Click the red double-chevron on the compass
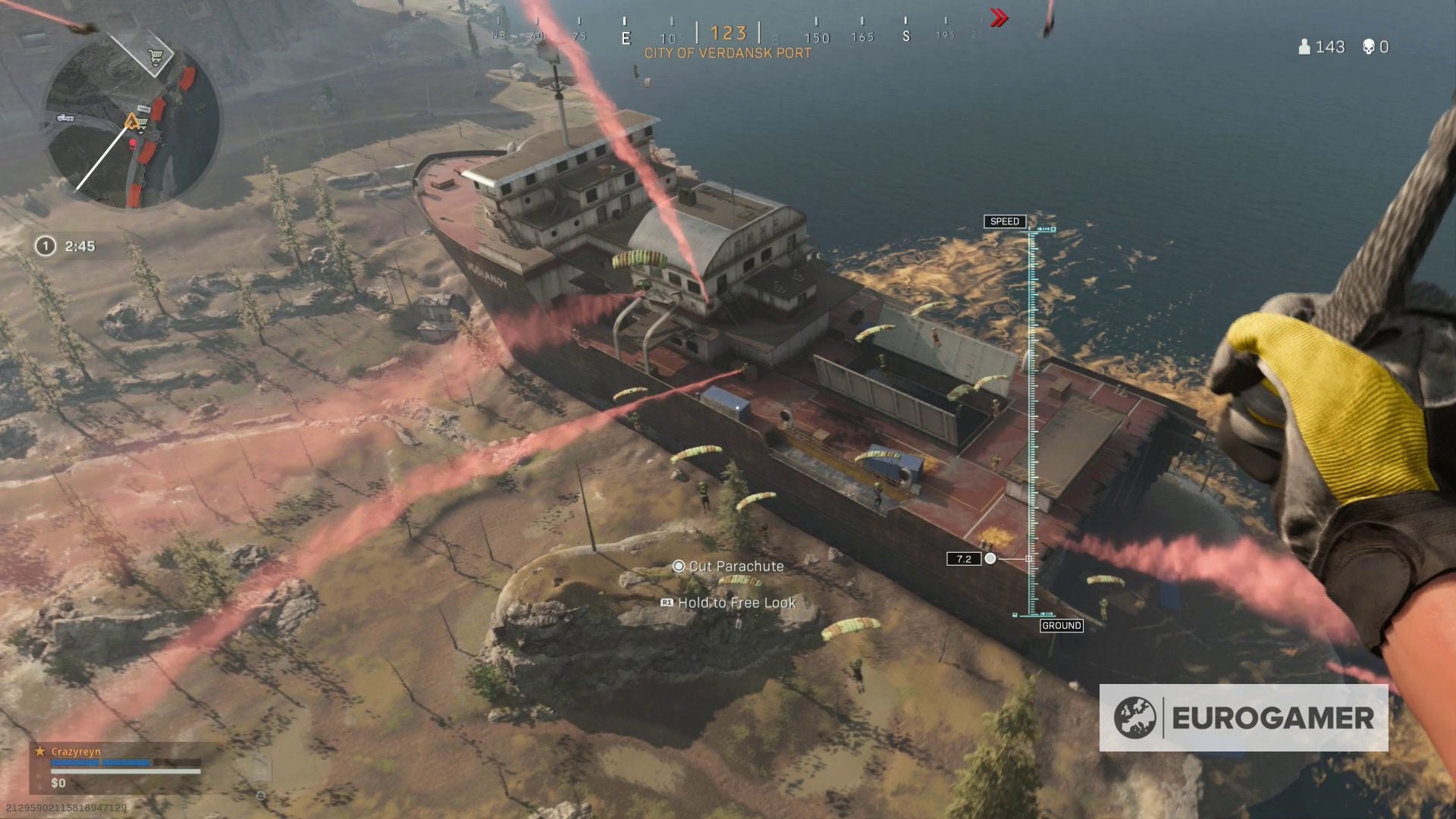The height and width of the screenshot is (819, 1456). click(x=997, y=19)
